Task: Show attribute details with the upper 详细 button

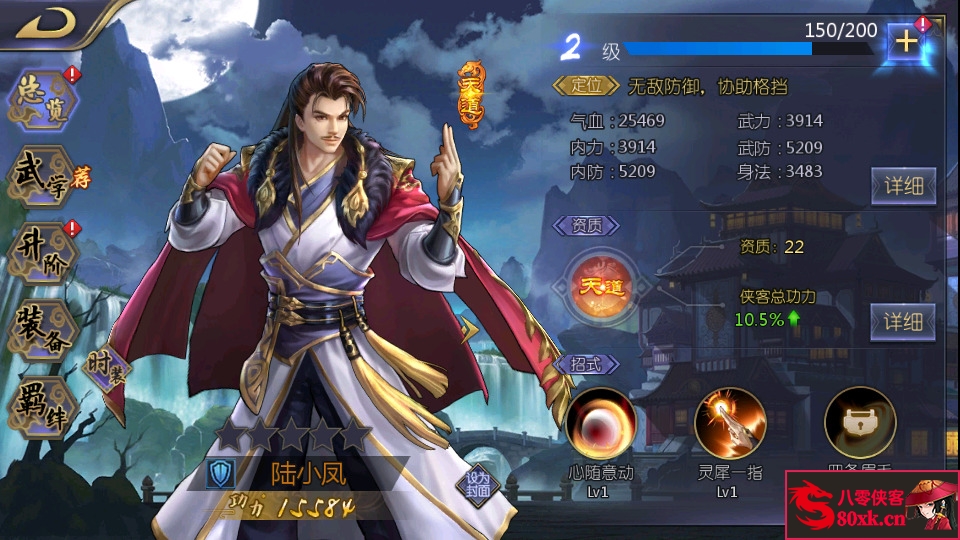Action: pyautogui.click(x=903, y=185)
